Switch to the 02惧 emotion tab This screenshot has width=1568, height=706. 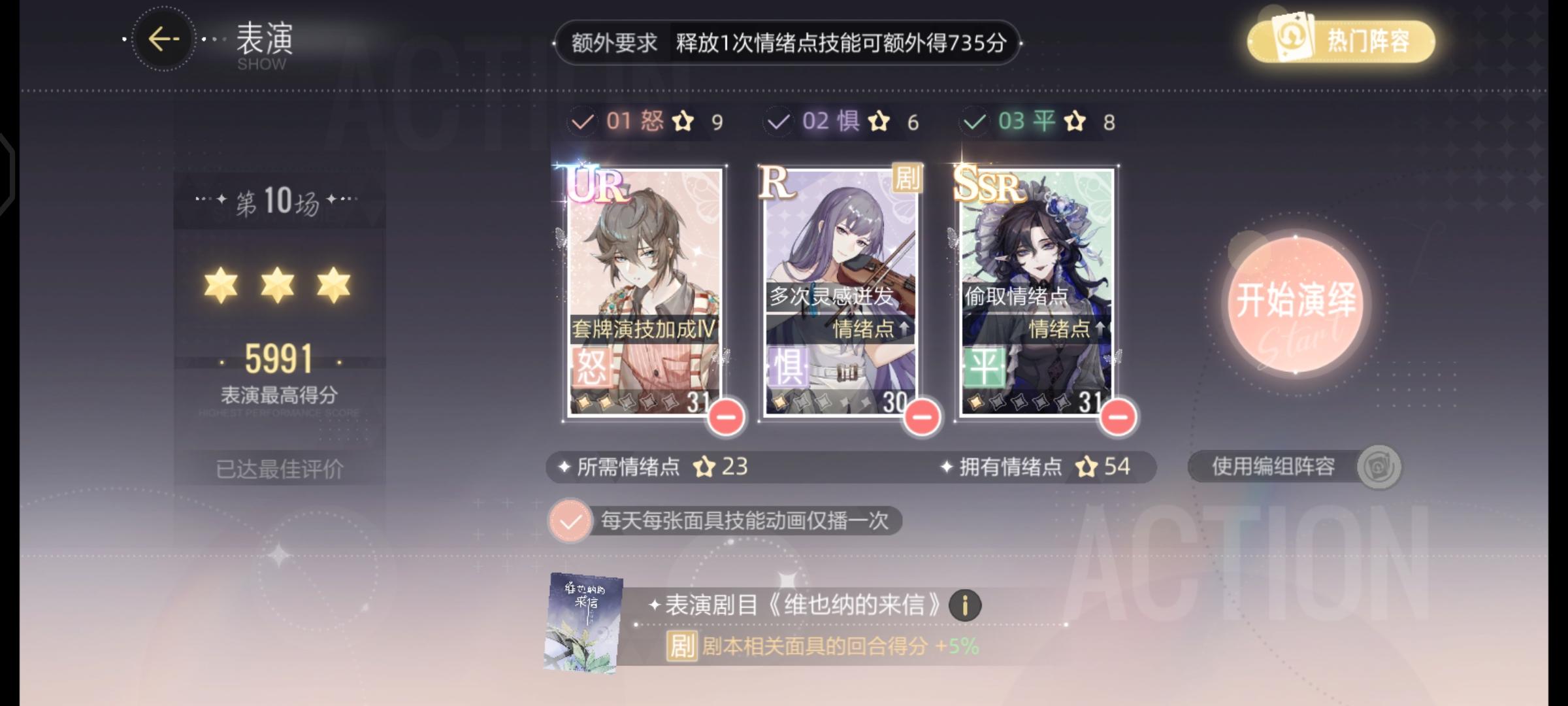(833, 120)
